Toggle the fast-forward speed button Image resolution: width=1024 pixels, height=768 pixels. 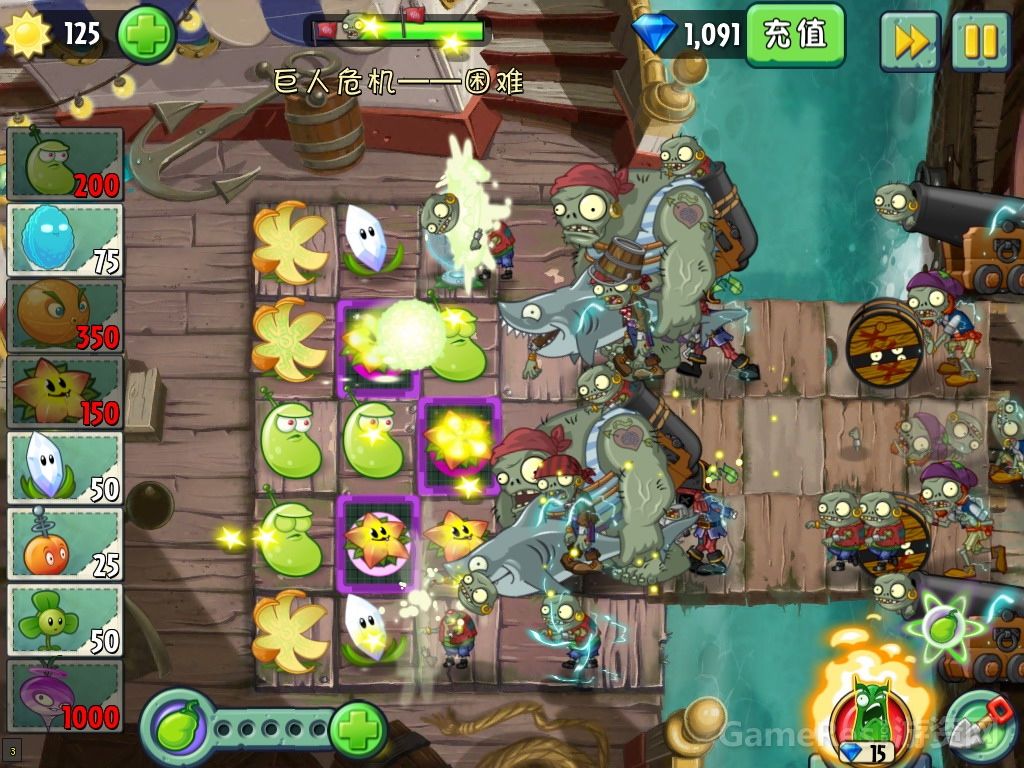909,41
